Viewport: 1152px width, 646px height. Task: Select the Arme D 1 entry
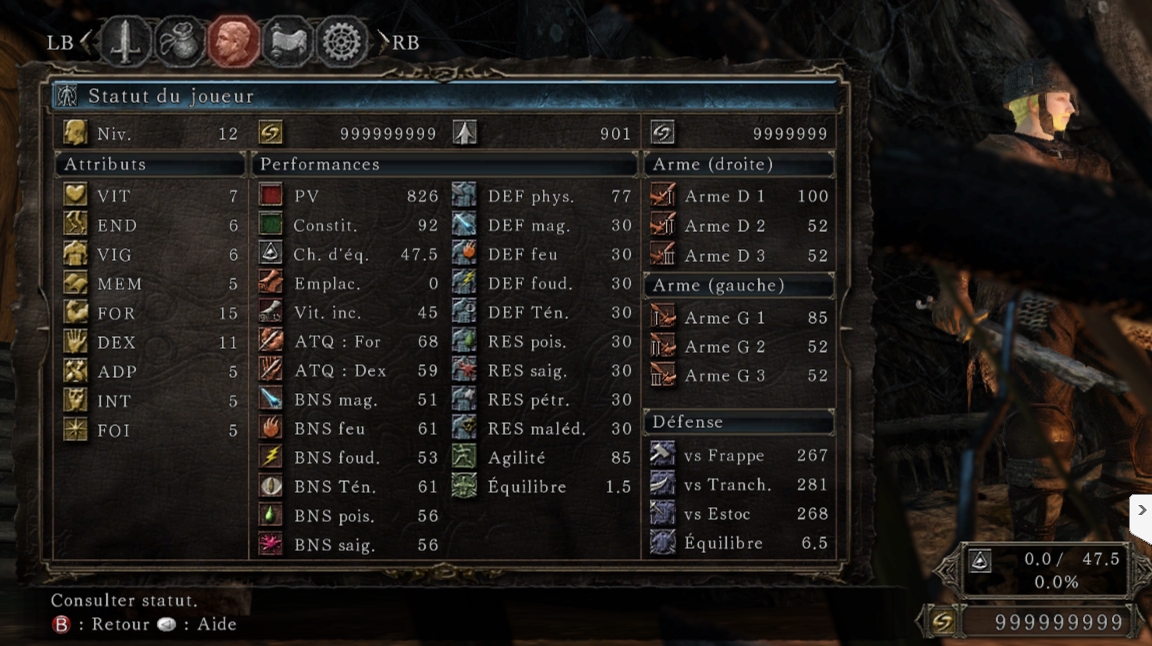739,196
